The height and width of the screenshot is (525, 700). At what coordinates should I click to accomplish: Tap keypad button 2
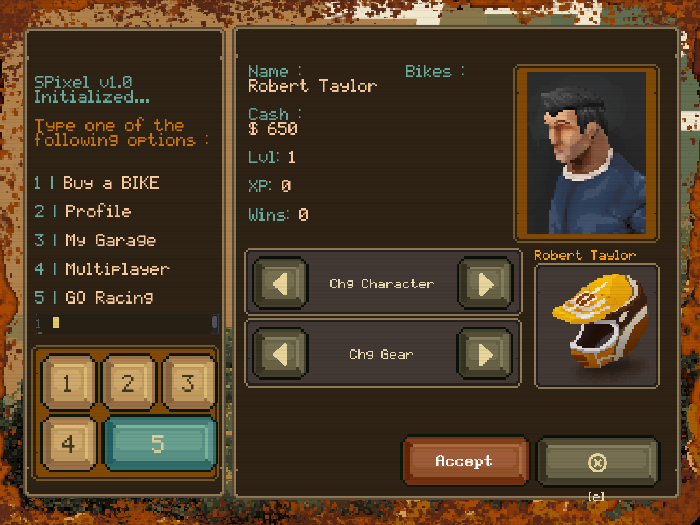(x=127, y=383)
